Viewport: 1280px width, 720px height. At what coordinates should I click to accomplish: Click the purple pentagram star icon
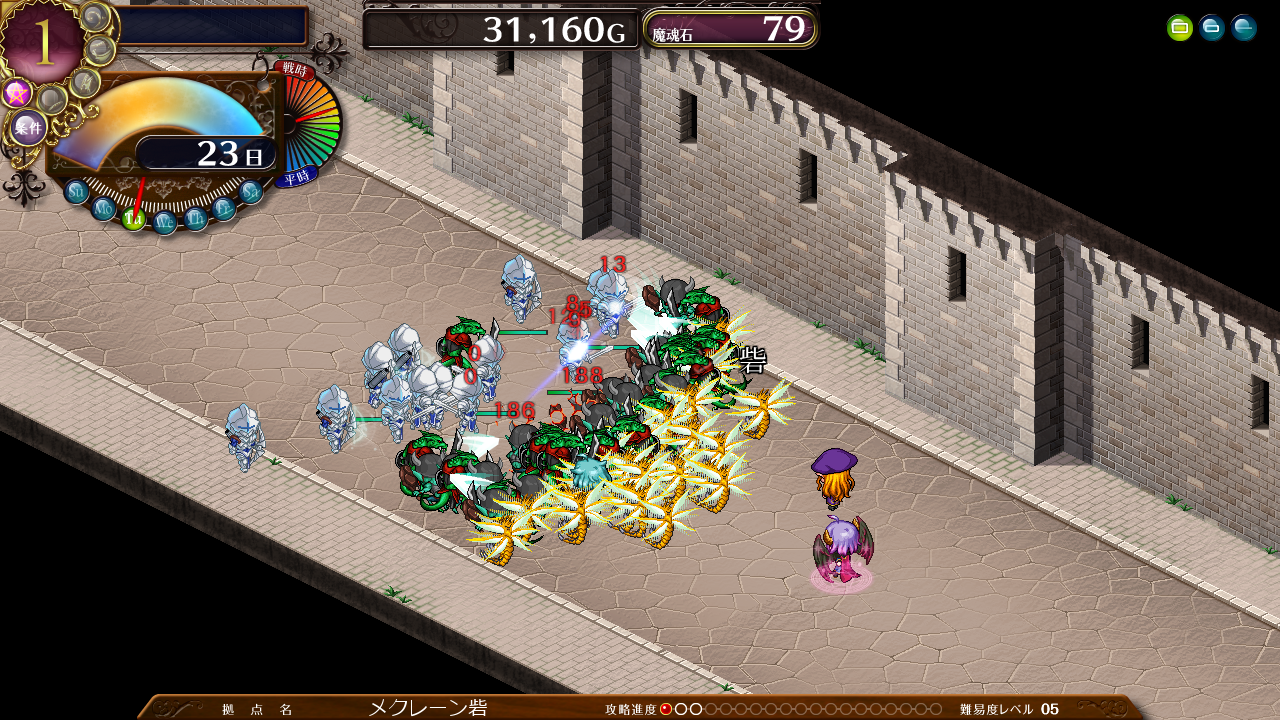pyautogui.click(x=16, y=94)
